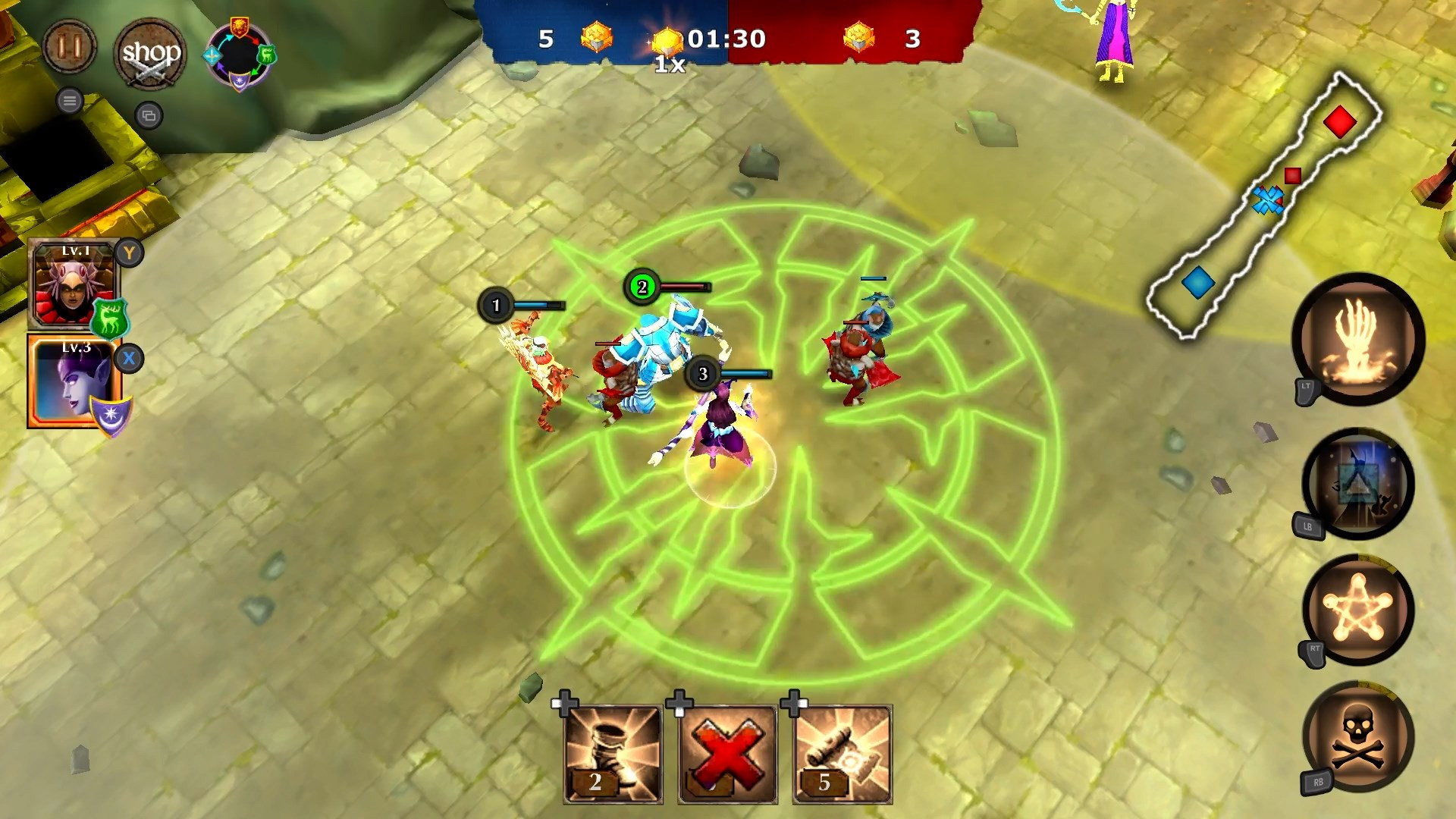Image resolution: width=1456 pixels, height=819 pixels.
Task: Use the scroll item slot
Action: pyautogui.click(x=843, y=755)
